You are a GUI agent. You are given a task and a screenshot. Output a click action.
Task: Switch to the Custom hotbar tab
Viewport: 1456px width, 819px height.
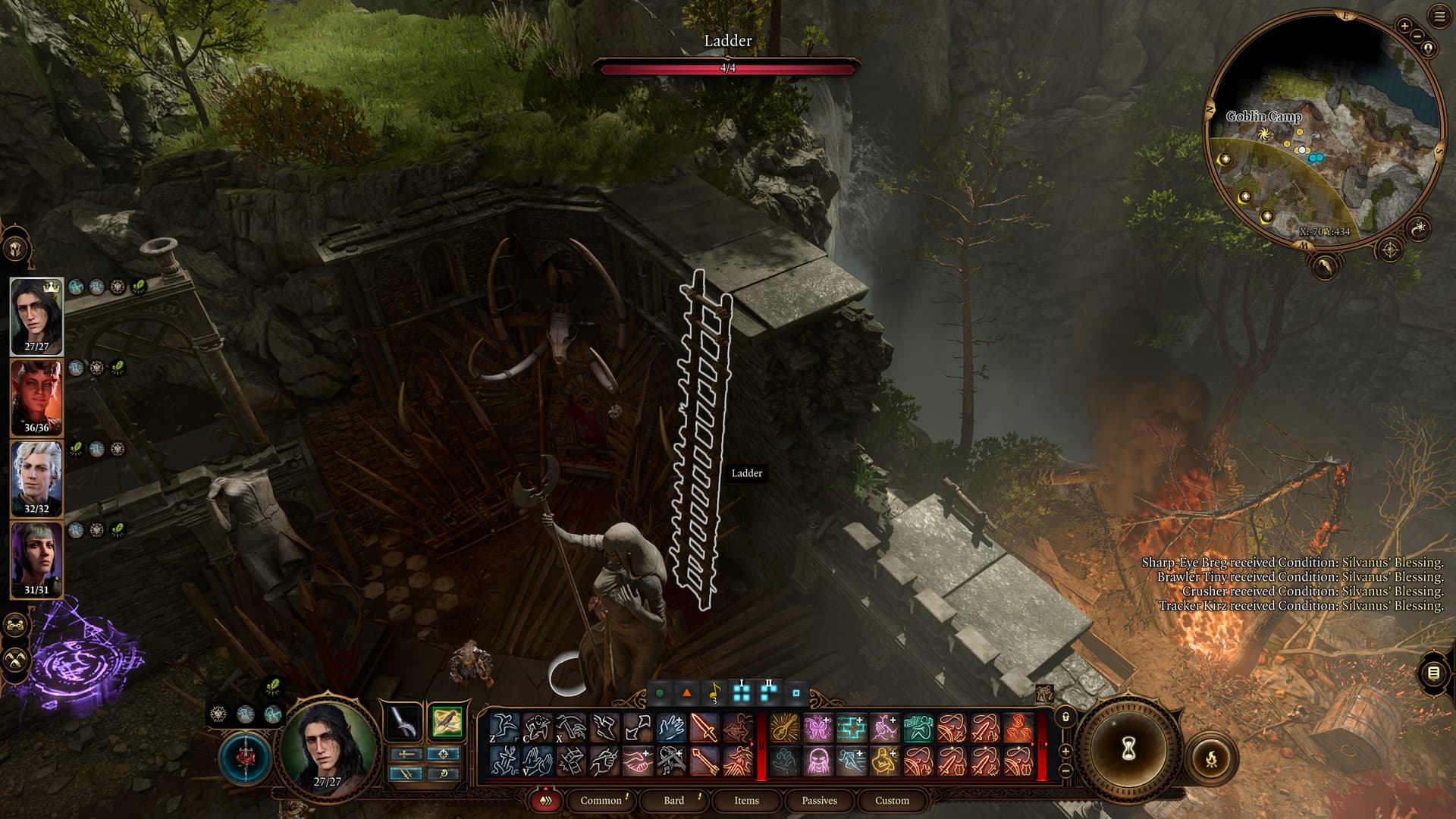tap(892, 800)
